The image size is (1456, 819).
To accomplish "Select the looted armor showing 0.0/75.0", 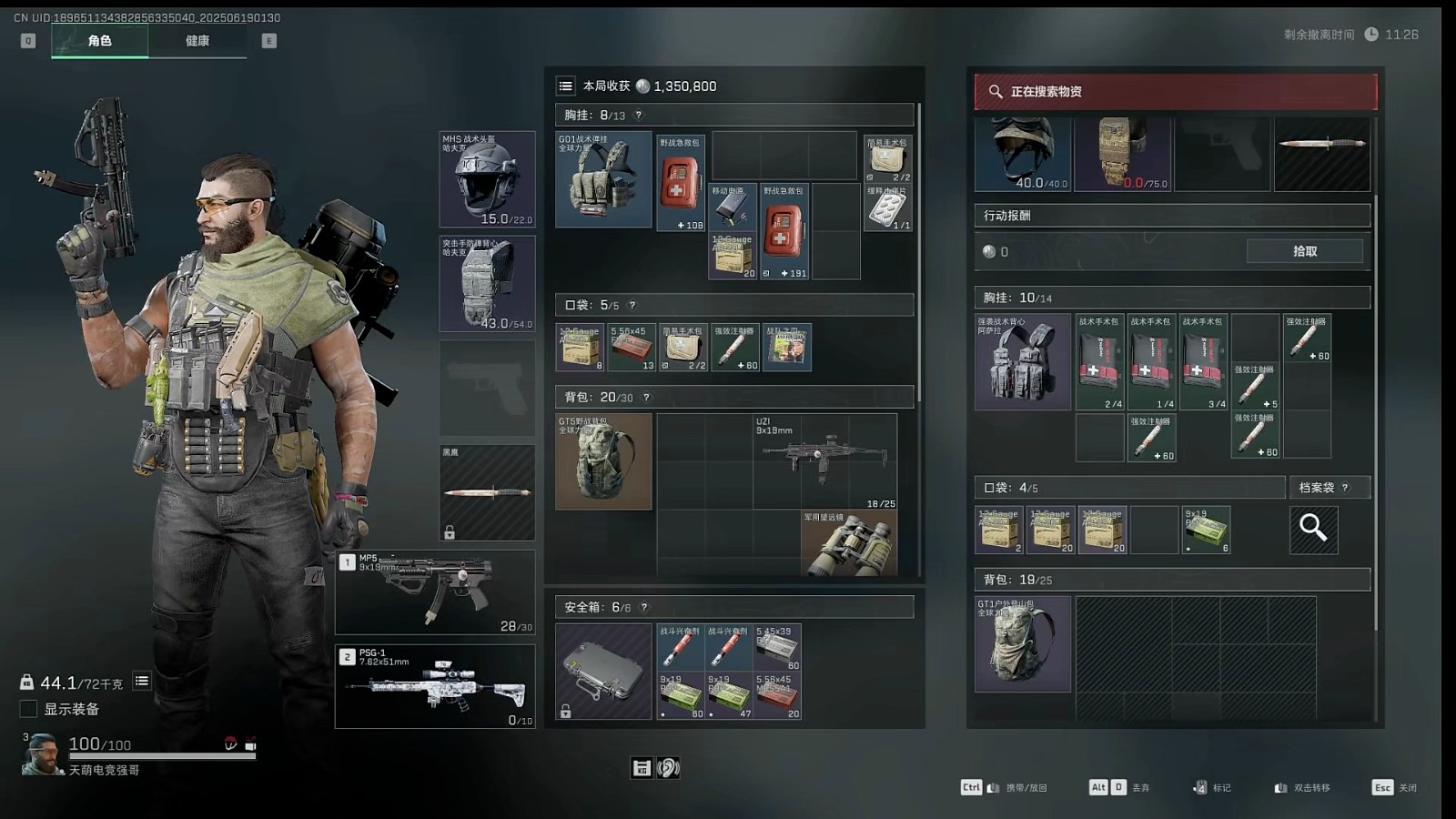I will [1123, 153].
